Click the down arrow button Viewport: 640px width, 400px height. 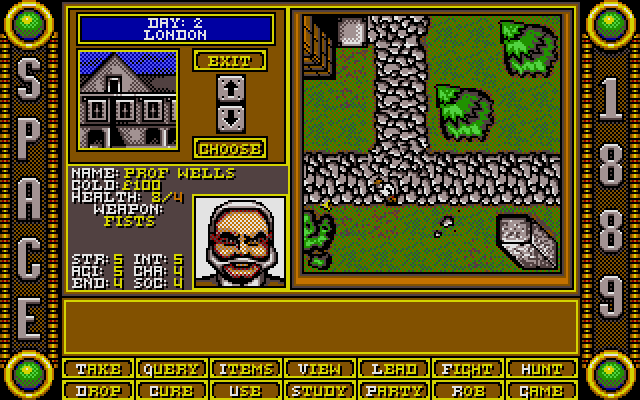(229, 115)
